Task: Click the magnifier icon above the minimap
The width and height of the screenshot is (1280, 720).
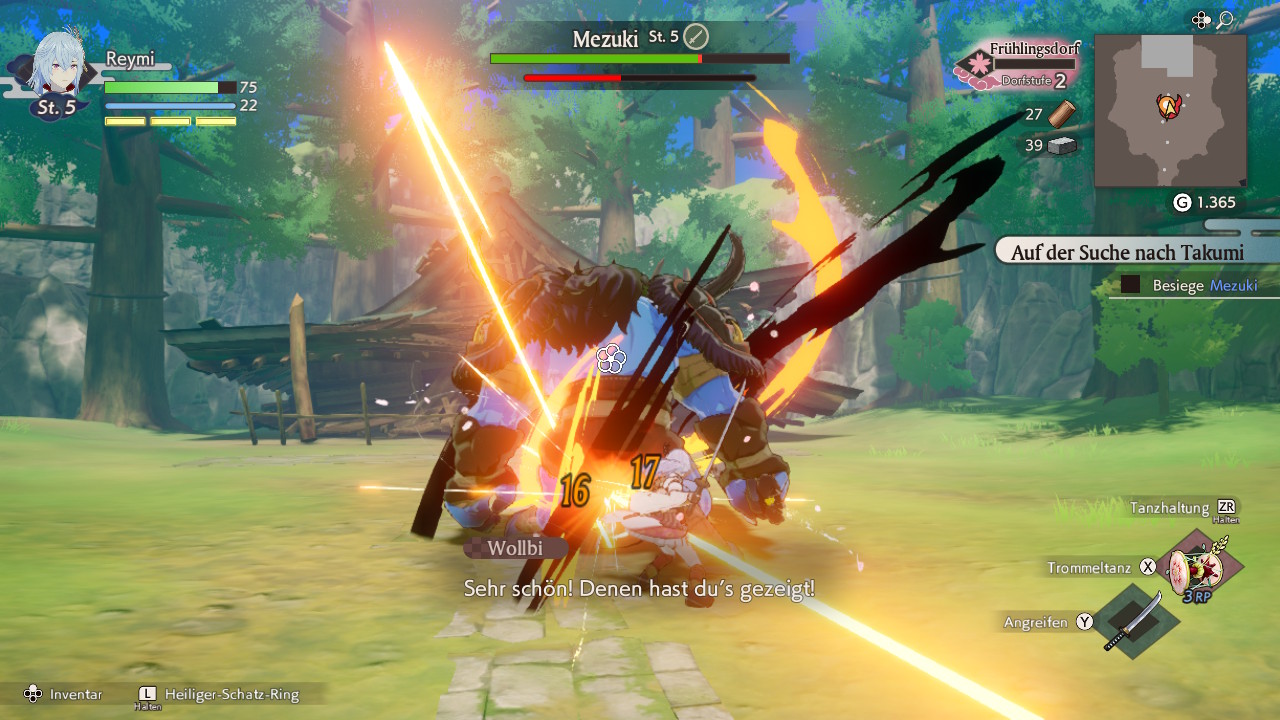Action: coord(1224,20)
